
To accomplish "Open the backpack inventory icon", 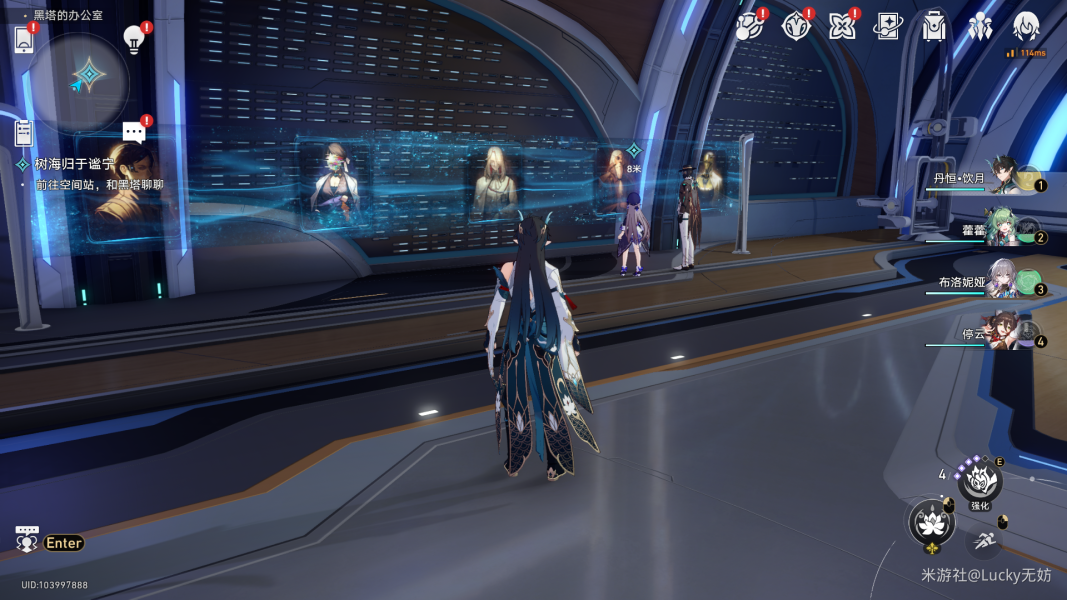I will pos(934,27).
